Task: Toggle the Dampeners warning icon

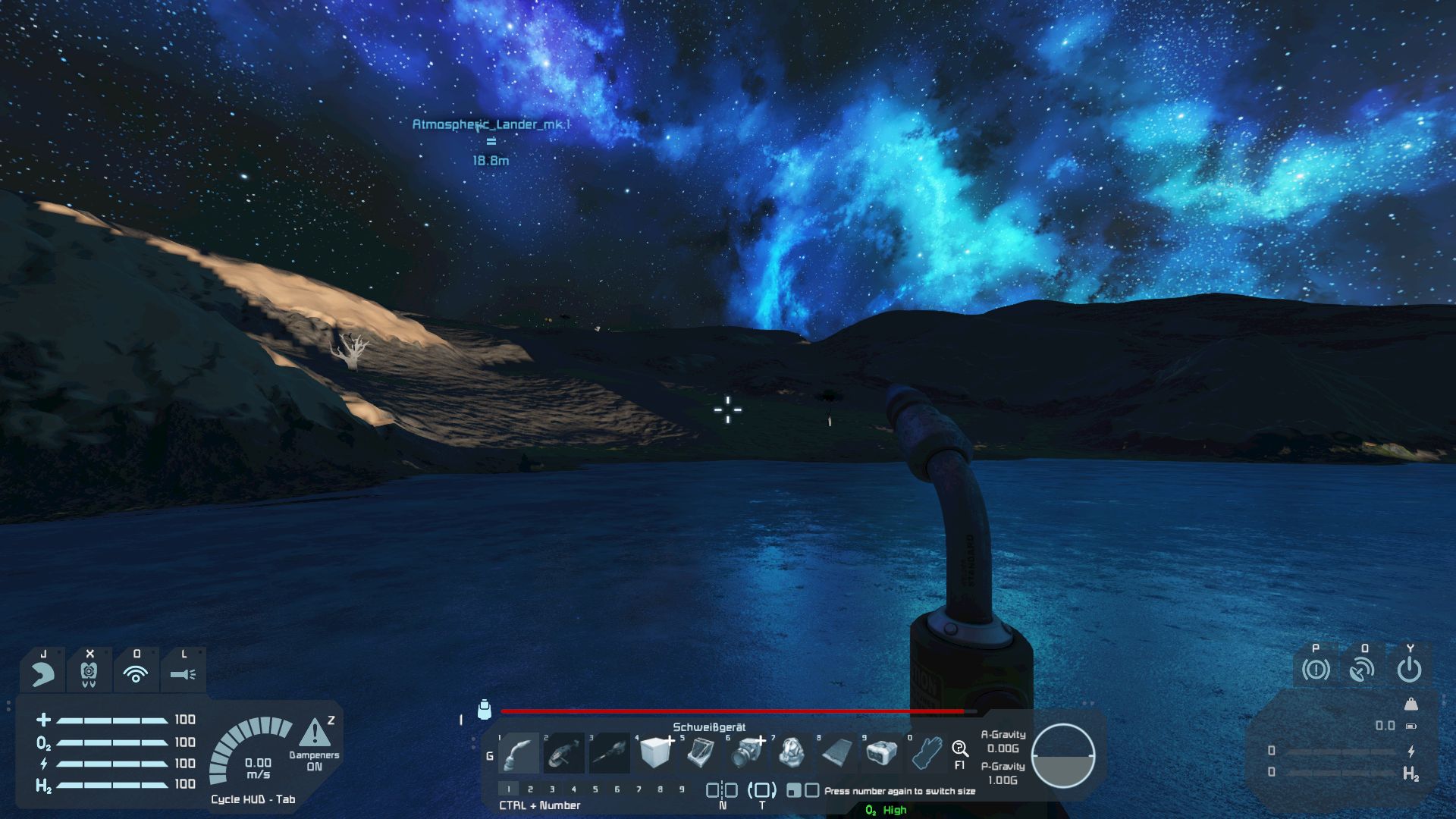Action: pos(314,734)
